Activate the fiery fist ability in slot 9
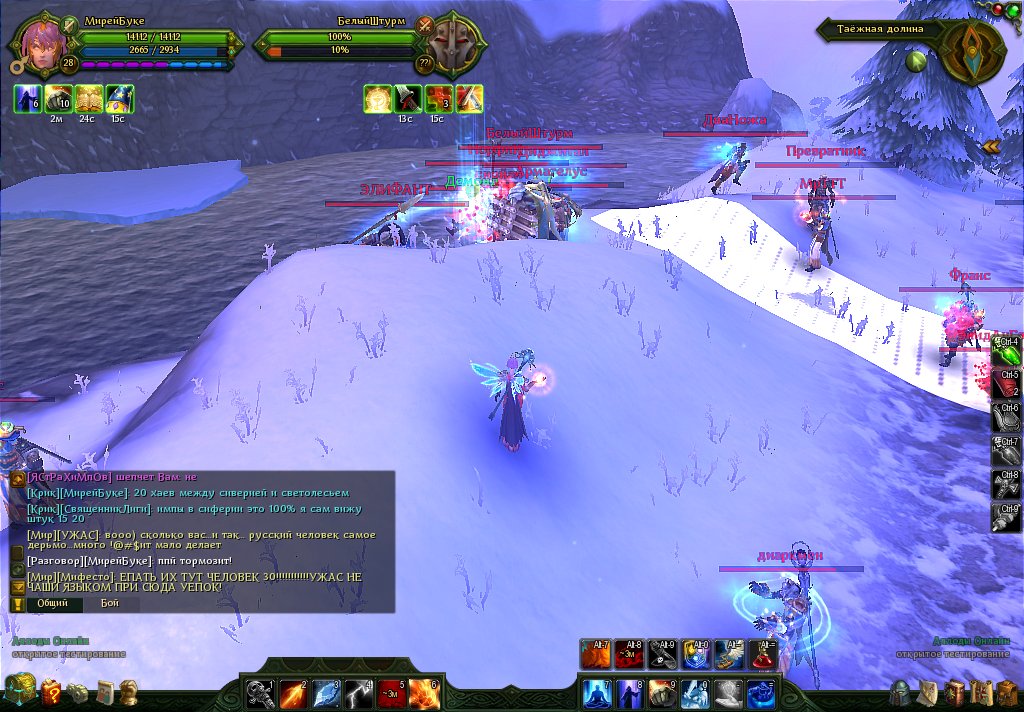The width and height of the screenshot is (1024, 712). click(662, 692)
